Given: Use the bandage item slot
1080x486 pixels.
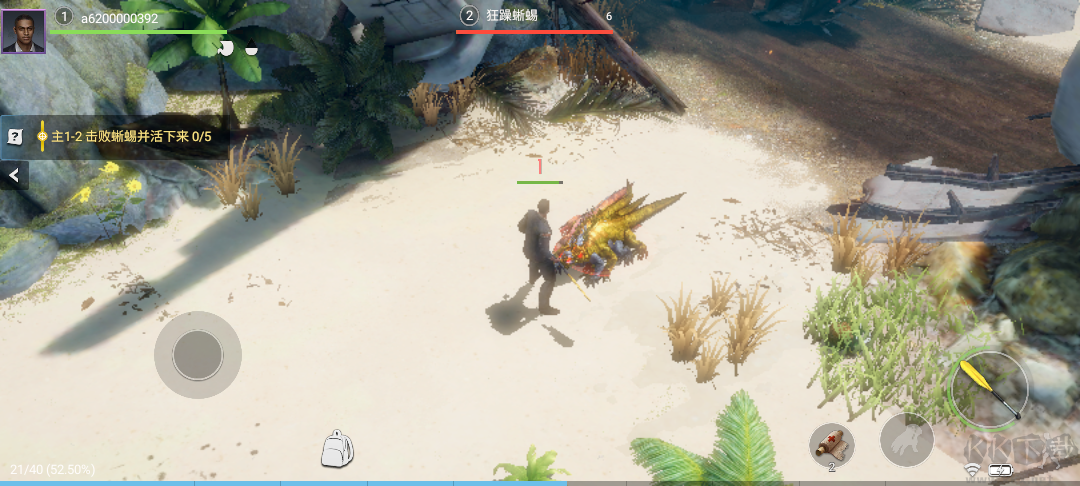Looking at the screenshot, I should click(832, 443).
